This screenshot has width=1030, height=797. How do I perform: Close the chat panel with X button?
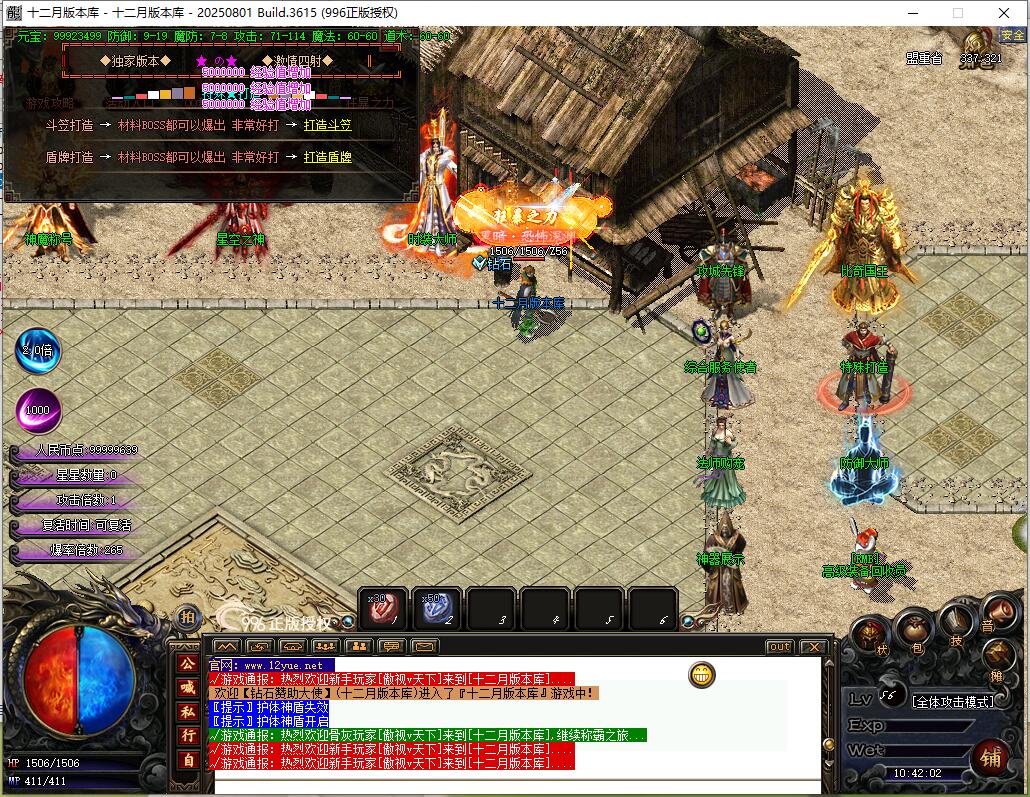[811, 647]
